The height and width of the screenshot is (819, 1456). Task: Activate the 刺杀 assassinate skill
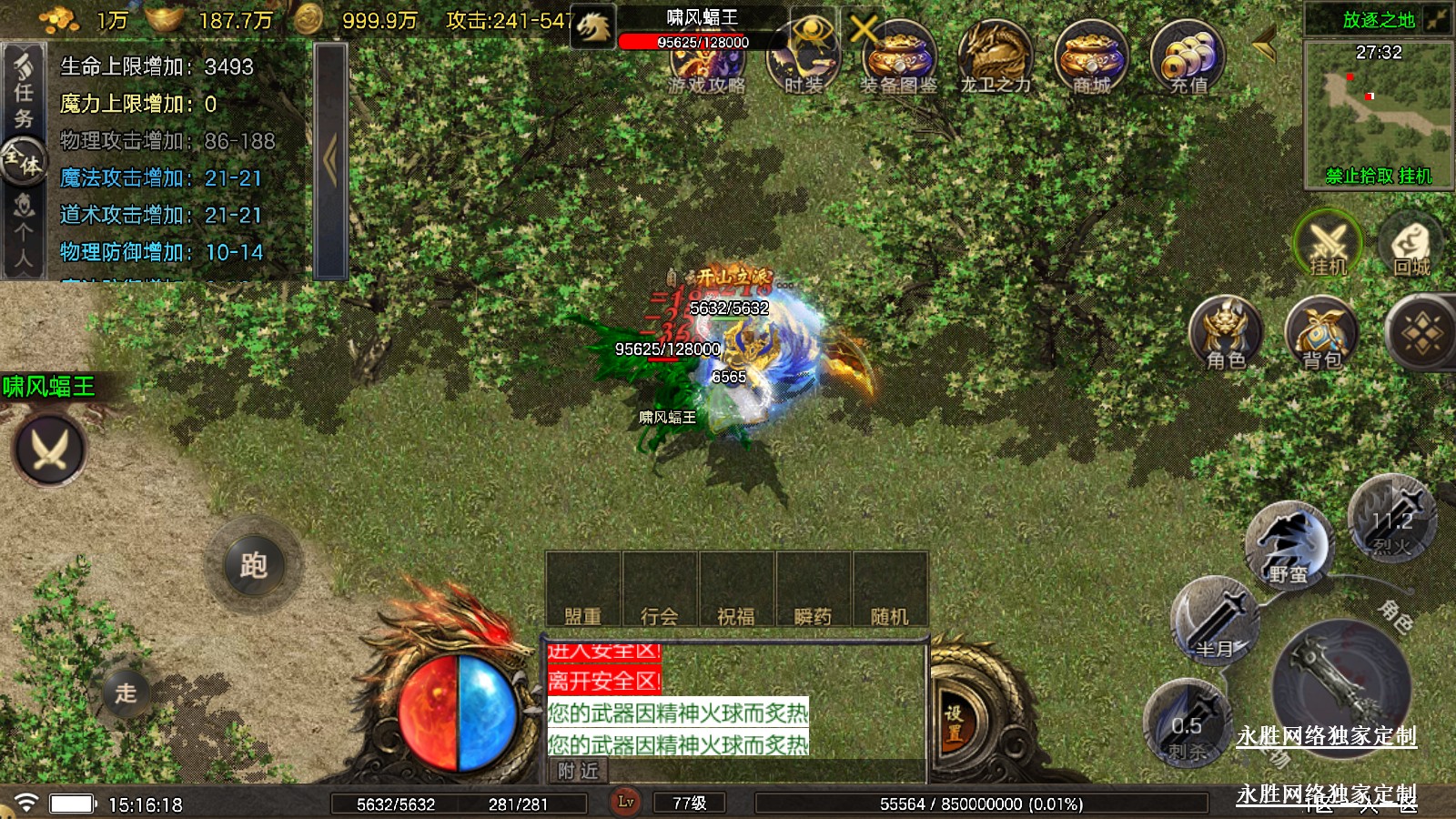(1187, 725)
